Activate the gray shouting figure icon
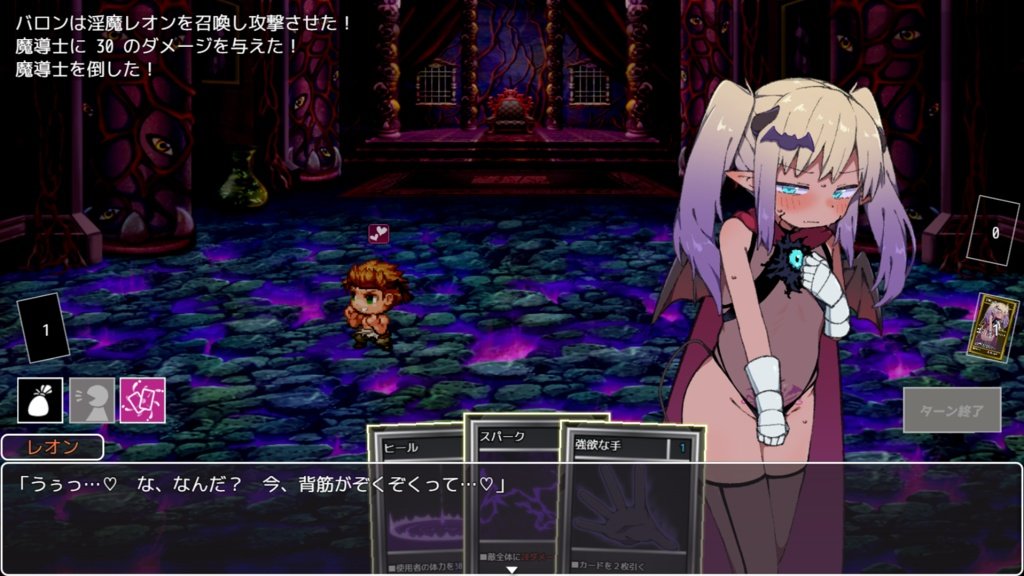This screenshot has width=1024, height=576. 91,400
